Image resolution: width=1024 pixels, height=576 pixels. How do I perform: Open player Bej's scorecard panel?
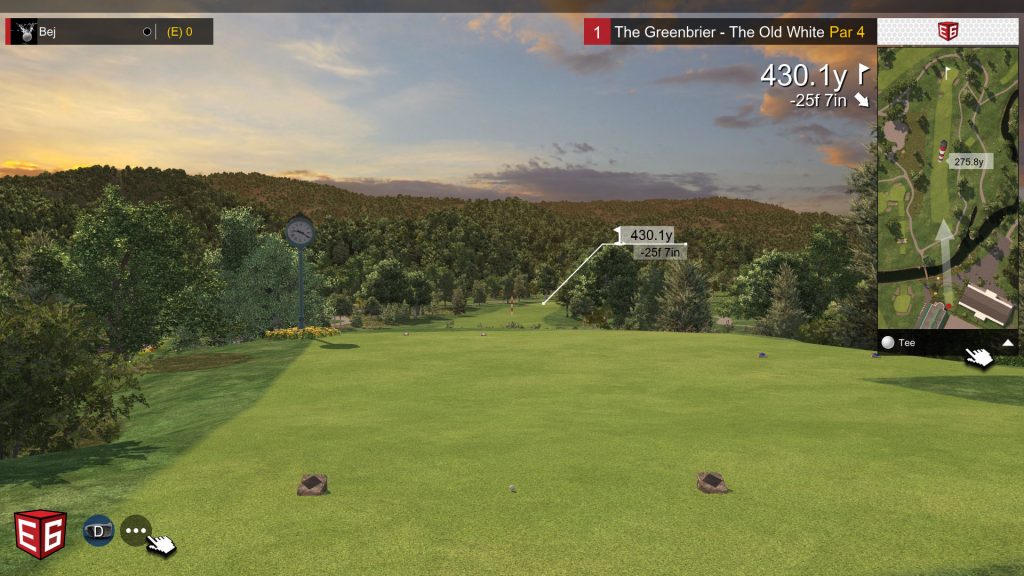108,32
